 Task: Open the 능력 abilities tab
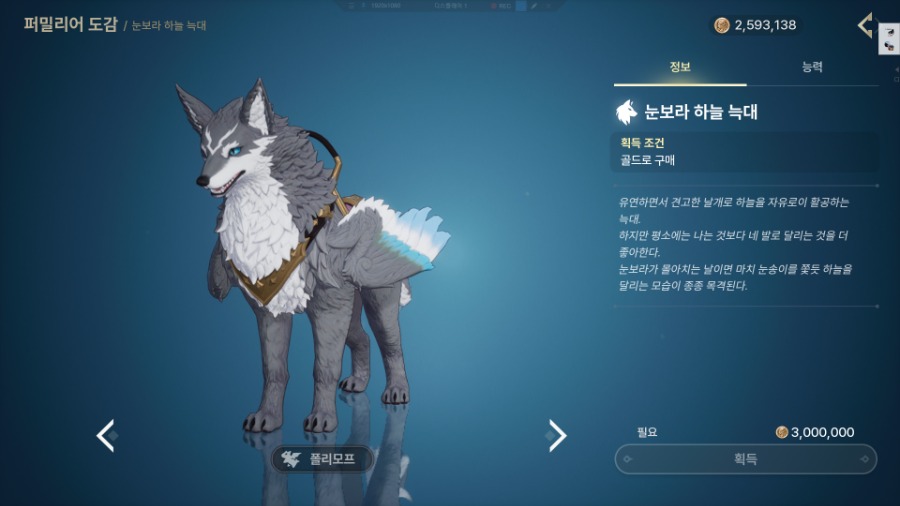812,67
